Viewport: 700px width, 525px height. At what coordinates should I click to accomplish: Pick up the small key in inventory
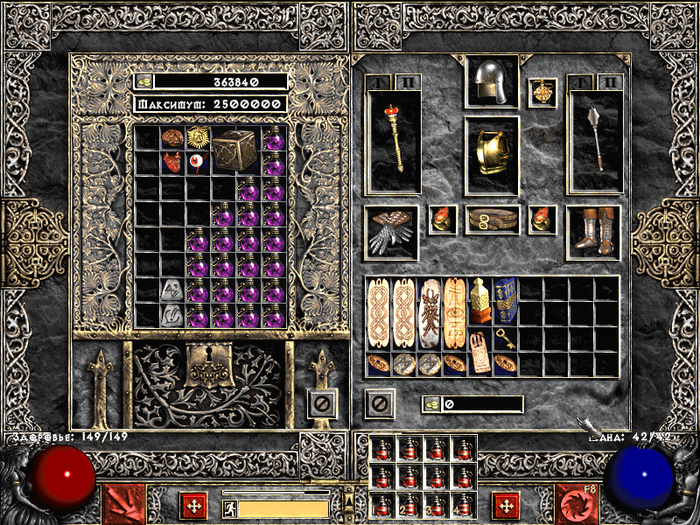point(506,340)
